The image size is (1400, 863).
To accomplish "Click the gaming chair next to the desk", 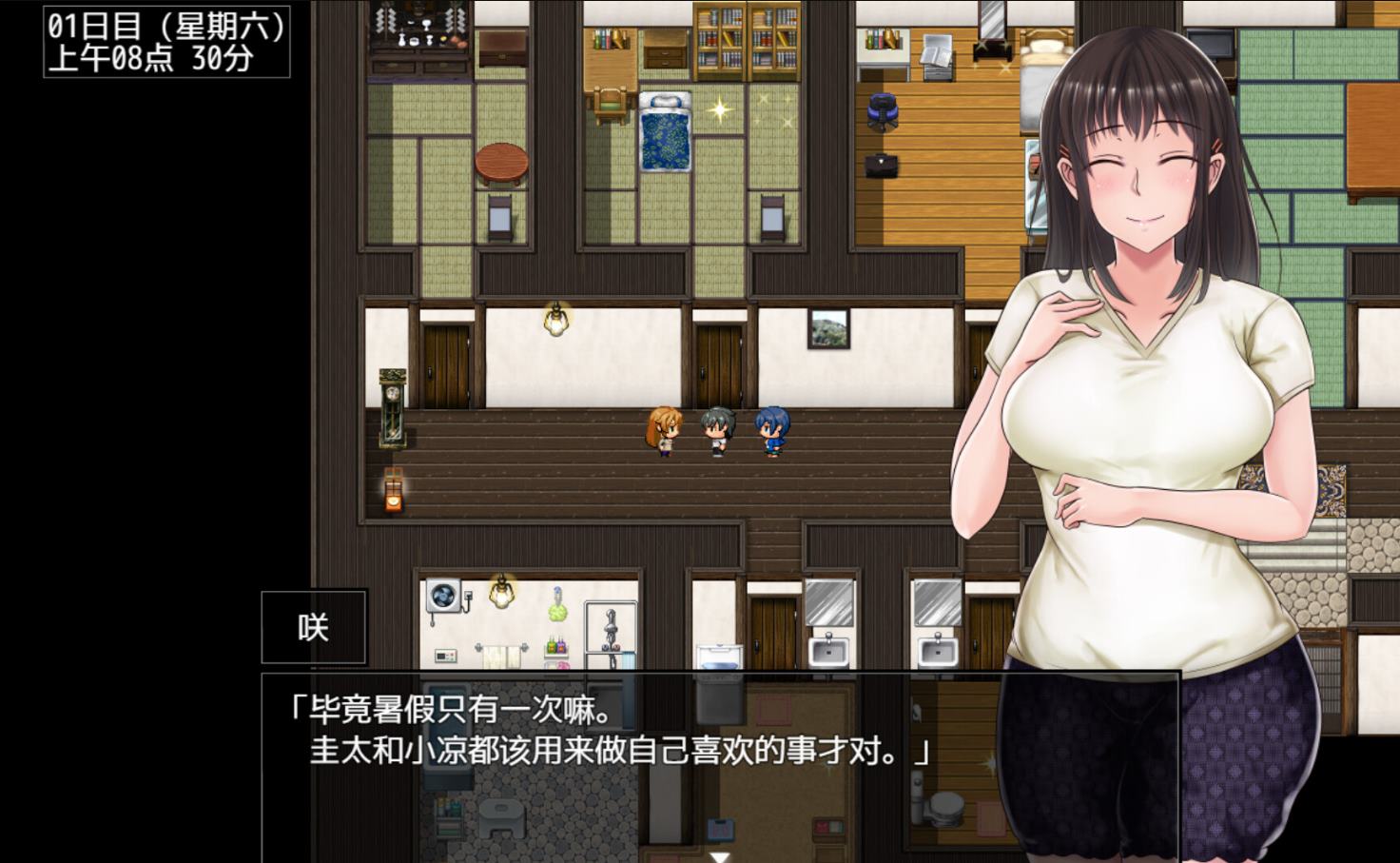I will [x=885, y=109].
